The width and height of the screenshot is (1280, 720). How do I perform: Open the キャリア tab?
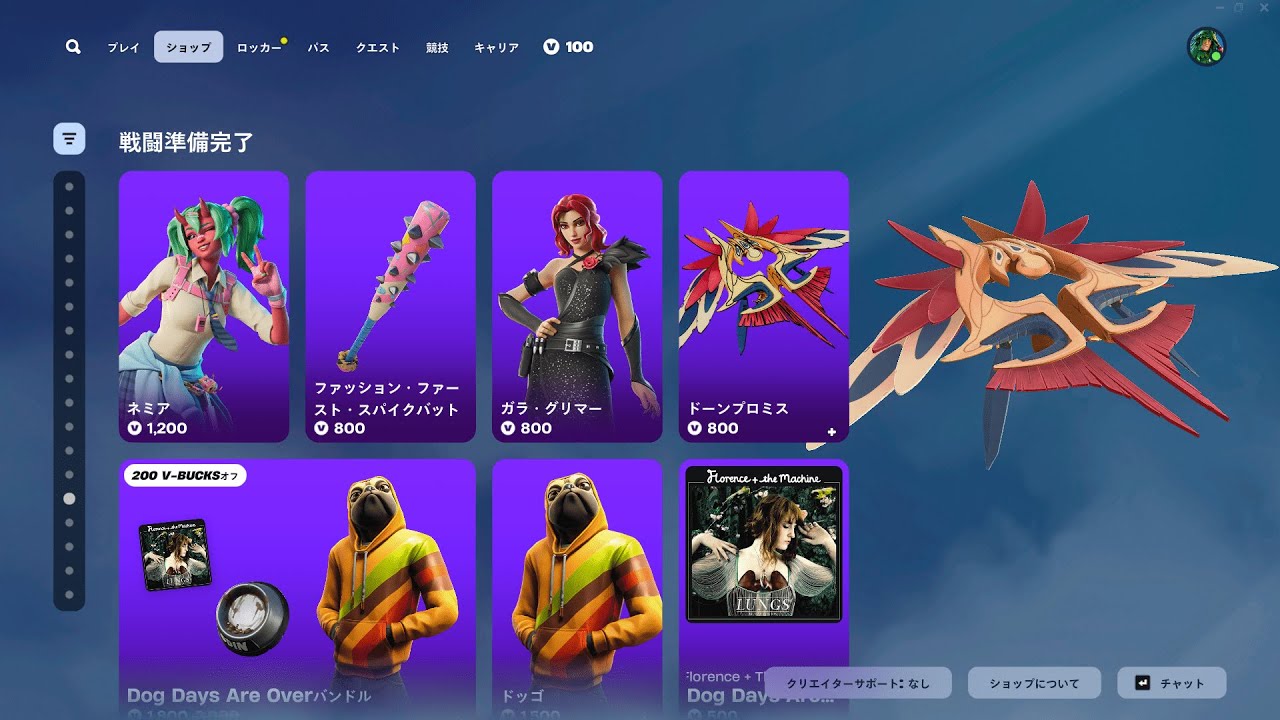(496, 47)
